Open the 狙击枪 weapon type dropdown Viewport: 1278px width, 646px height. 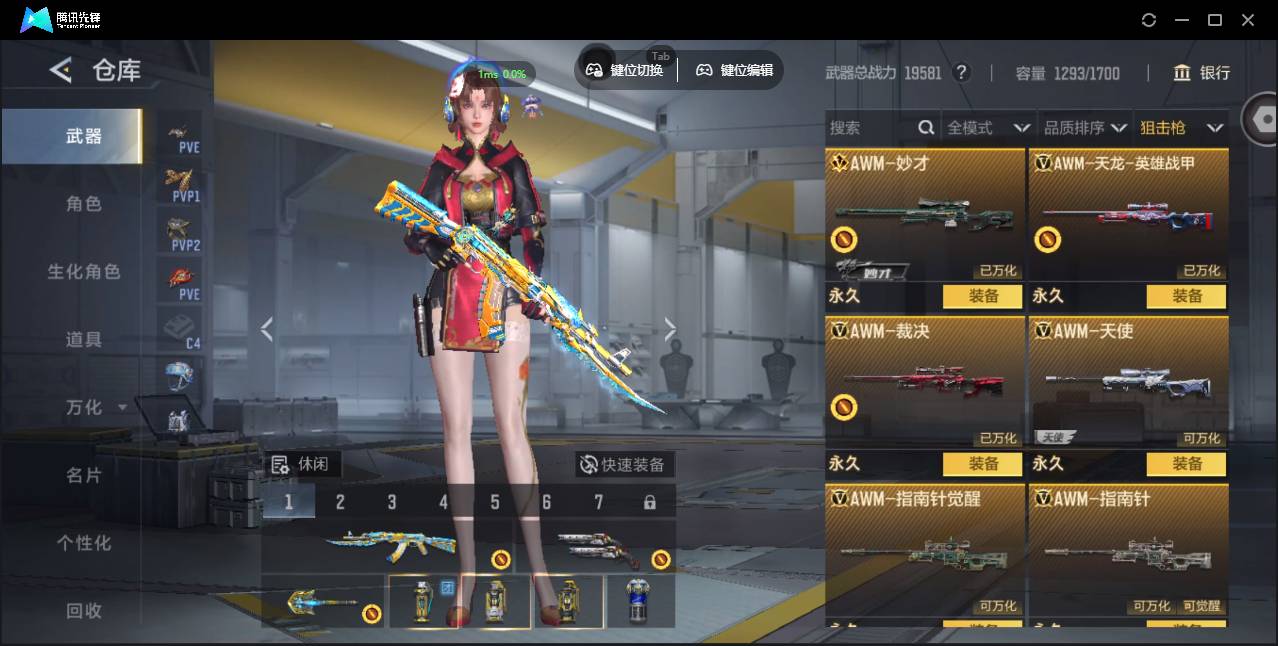[1181, 128]
